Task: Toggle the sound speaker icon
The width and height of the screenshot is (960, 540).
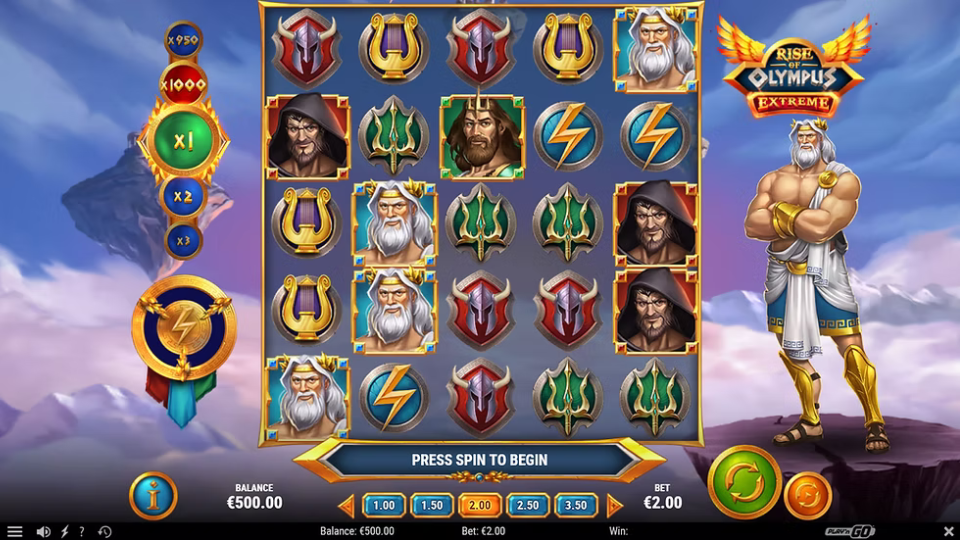Action: coord(43,531)
